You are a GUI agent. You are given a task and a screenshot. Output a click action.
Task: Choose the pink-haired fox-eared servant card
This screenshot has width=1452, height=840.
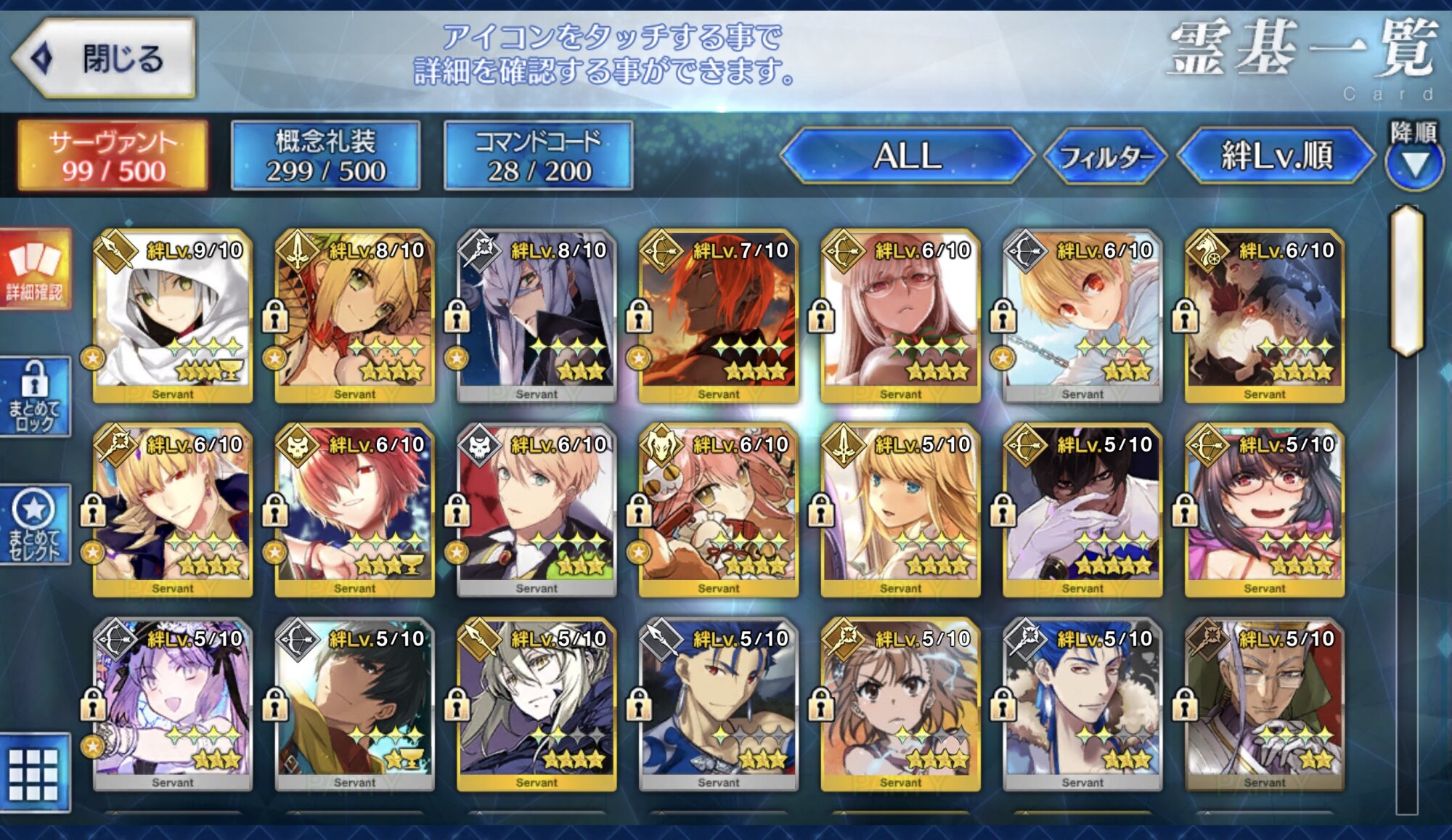[x=719, y=510]
